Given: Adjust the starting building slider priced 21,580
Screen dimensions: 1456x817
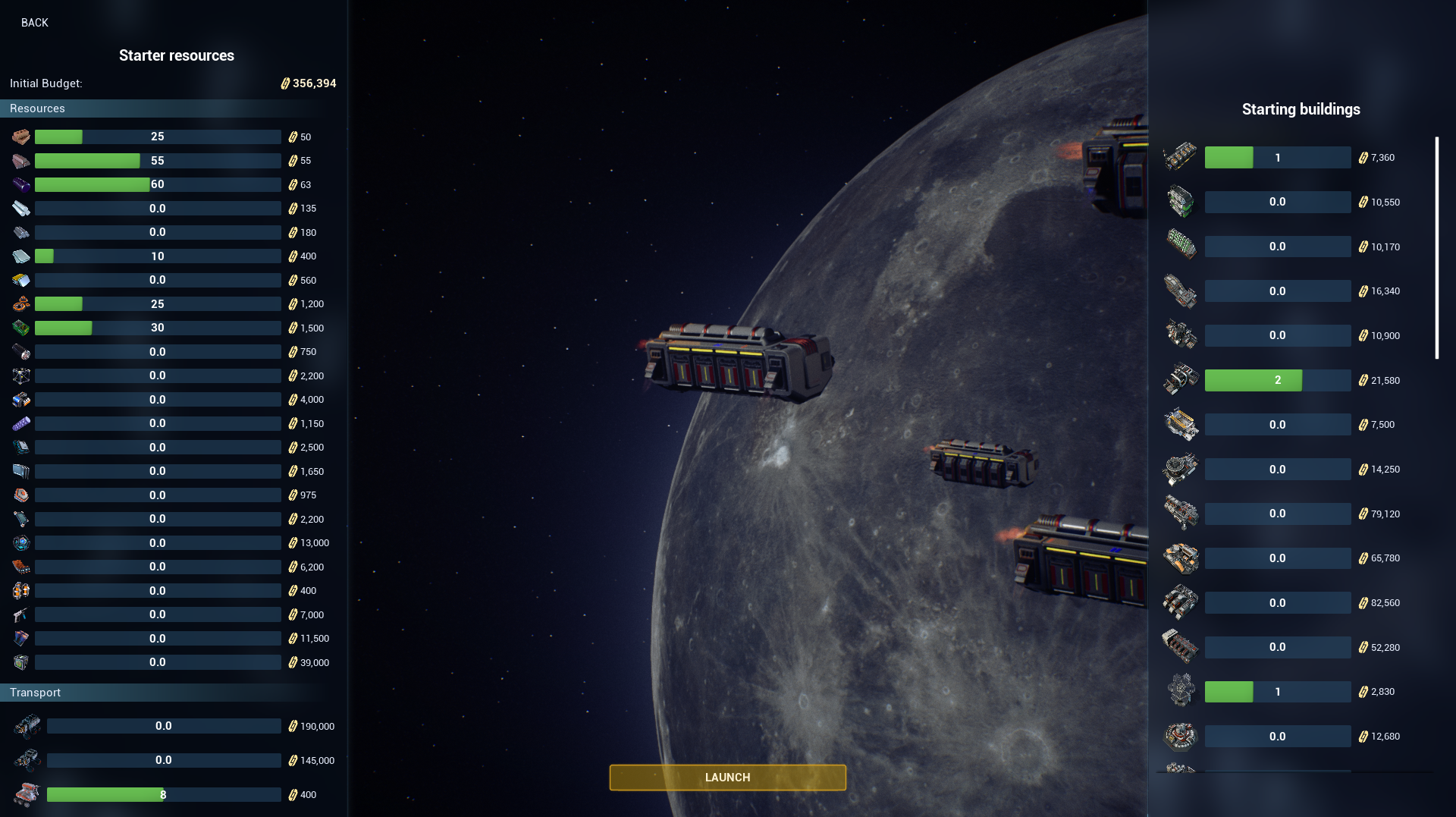Looking at the screenshot, I should click(1277, 380).
